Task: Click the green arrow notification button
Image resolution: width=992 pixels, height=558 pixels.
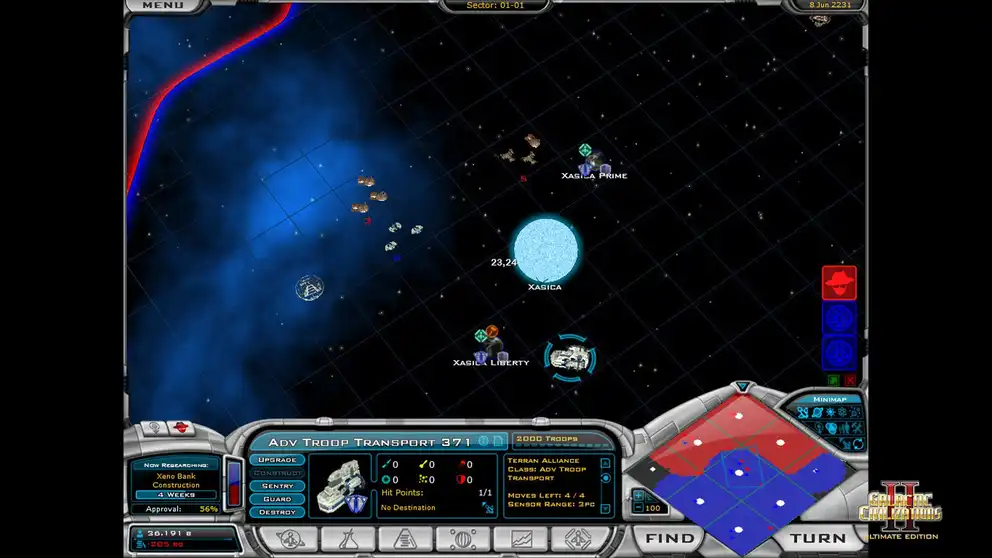Action: pyautogui.click(x=832, y=380)
